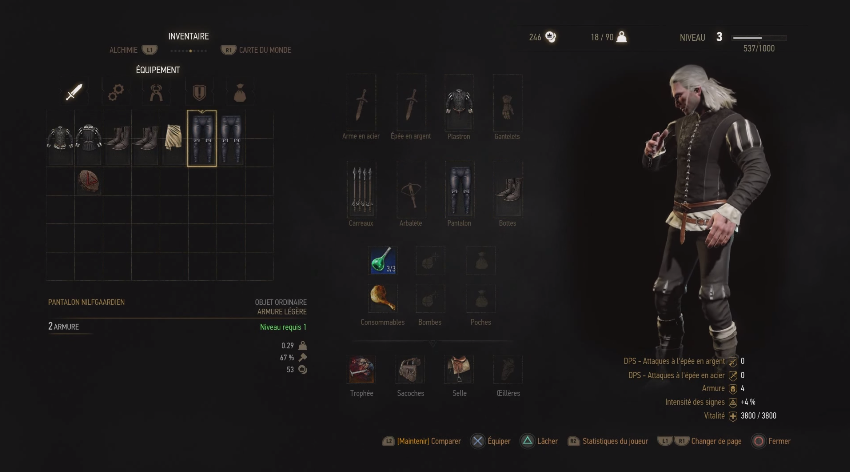Select the Carreaux bolts slot

tap(361, 190)
